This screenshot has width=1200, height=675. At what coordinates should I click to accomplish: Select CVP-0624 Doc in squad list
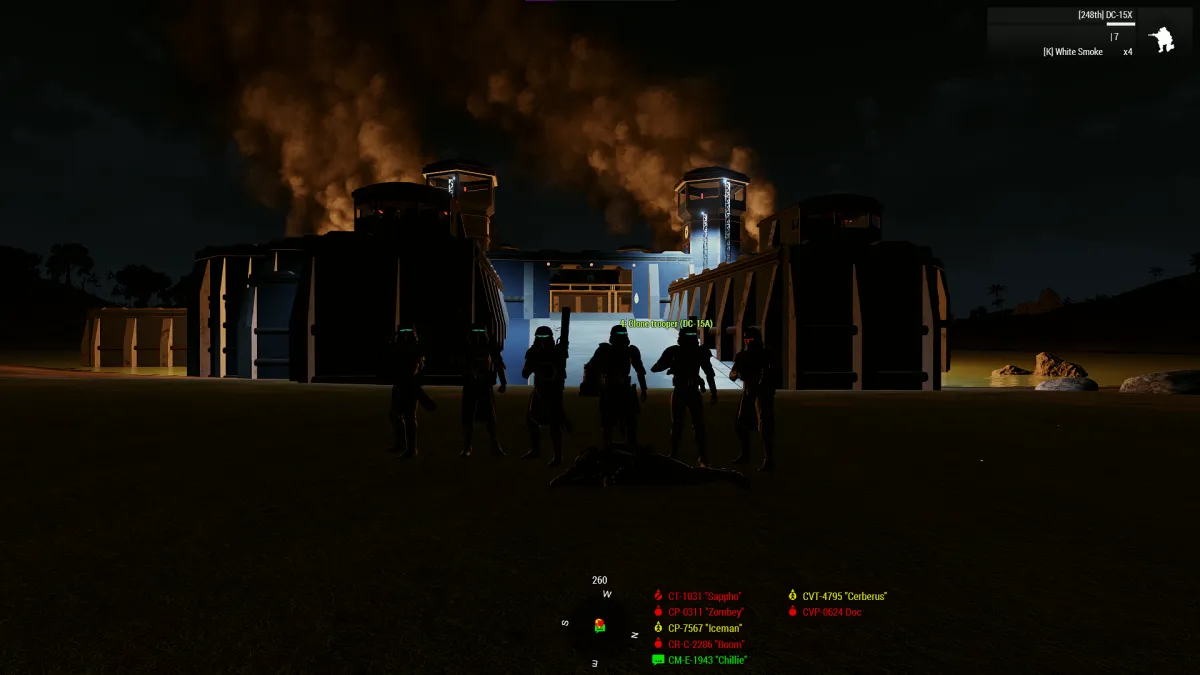click(x=831, y=612)
